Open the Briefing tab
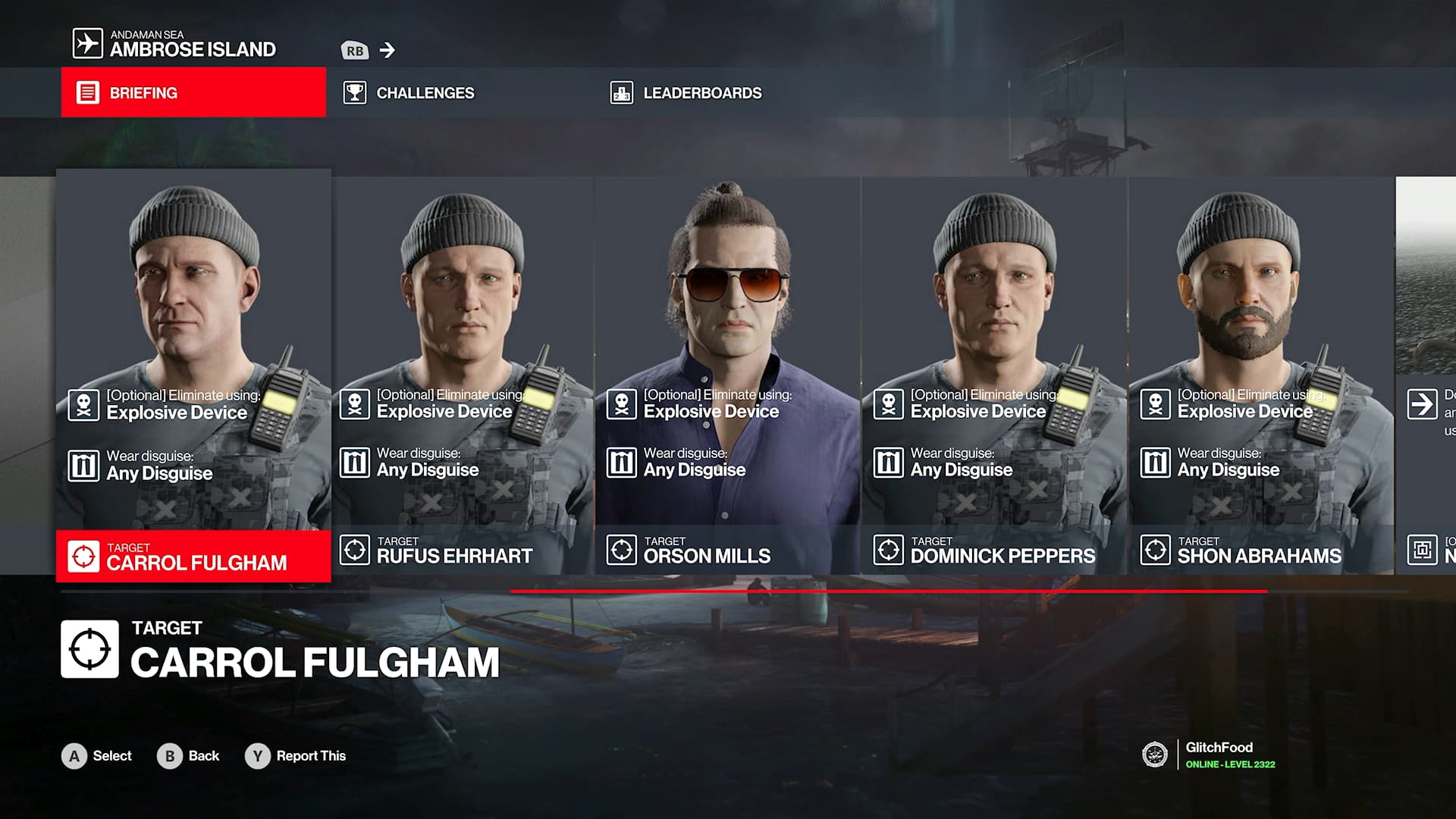 (x=193, y=93)
